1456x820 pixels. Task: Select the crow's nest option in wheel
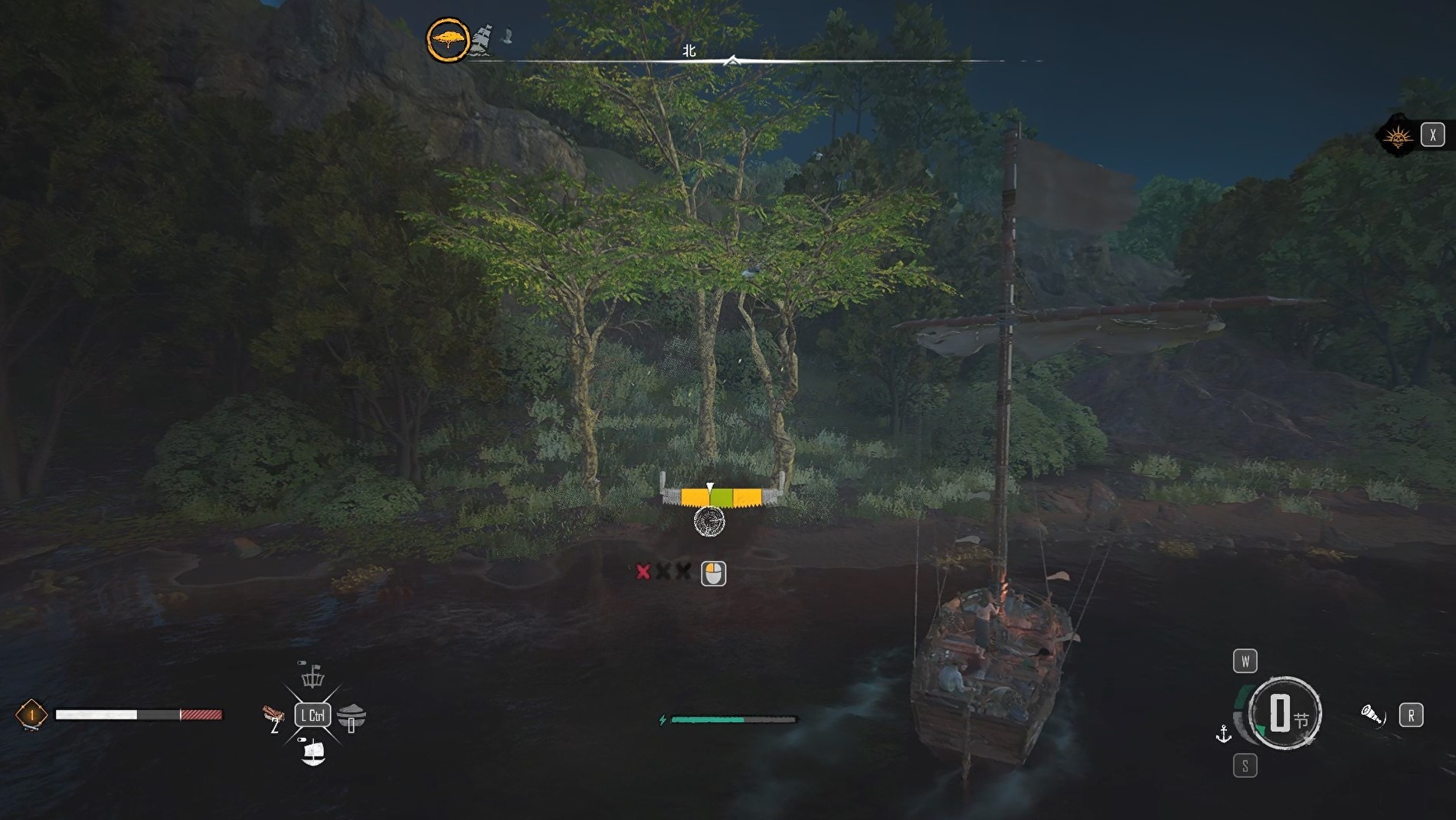[x=312, y=677]
